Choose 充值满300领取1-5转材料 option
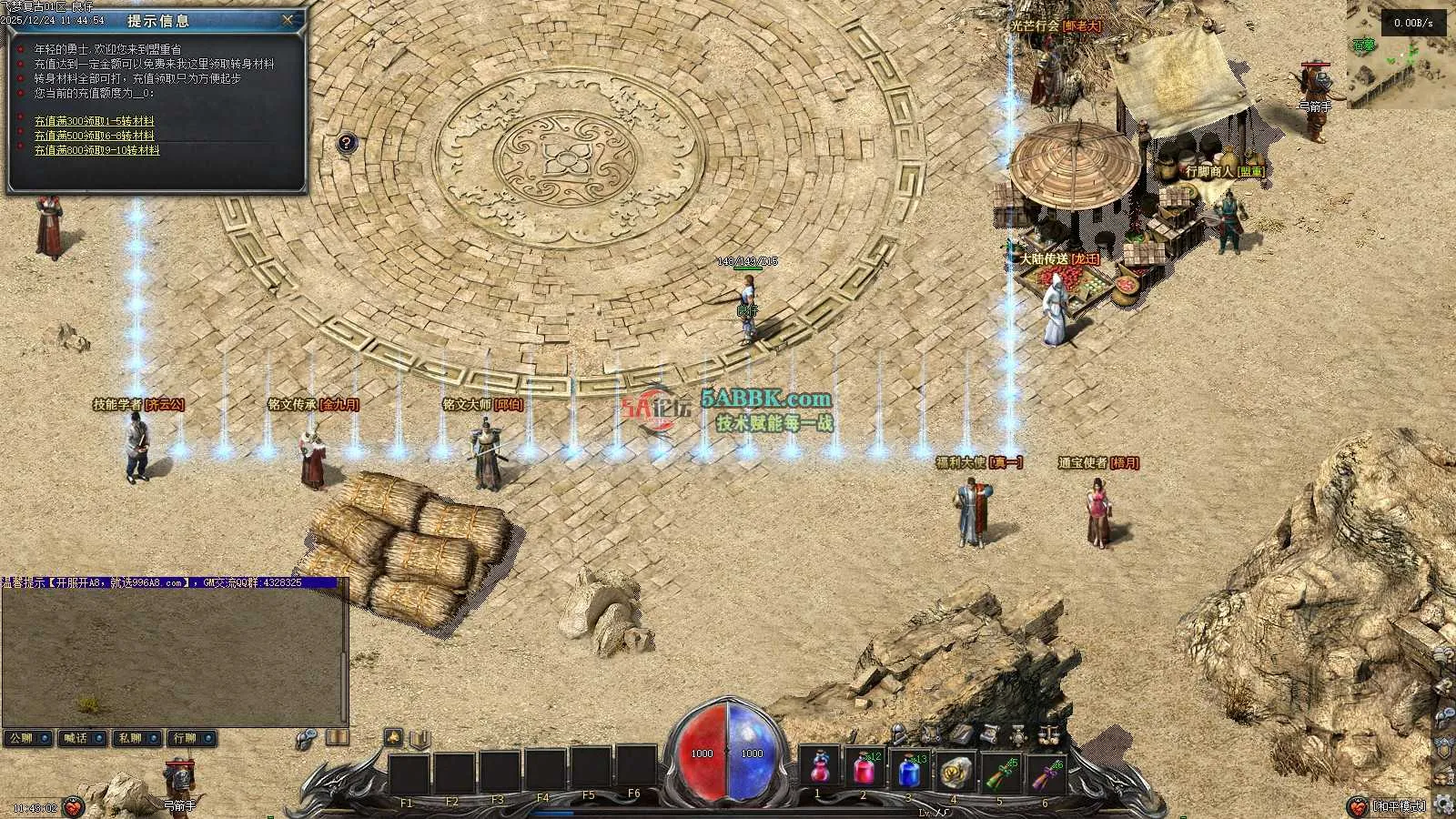Viewport: 1456px width, 819px height. click(x=94, y=121)
